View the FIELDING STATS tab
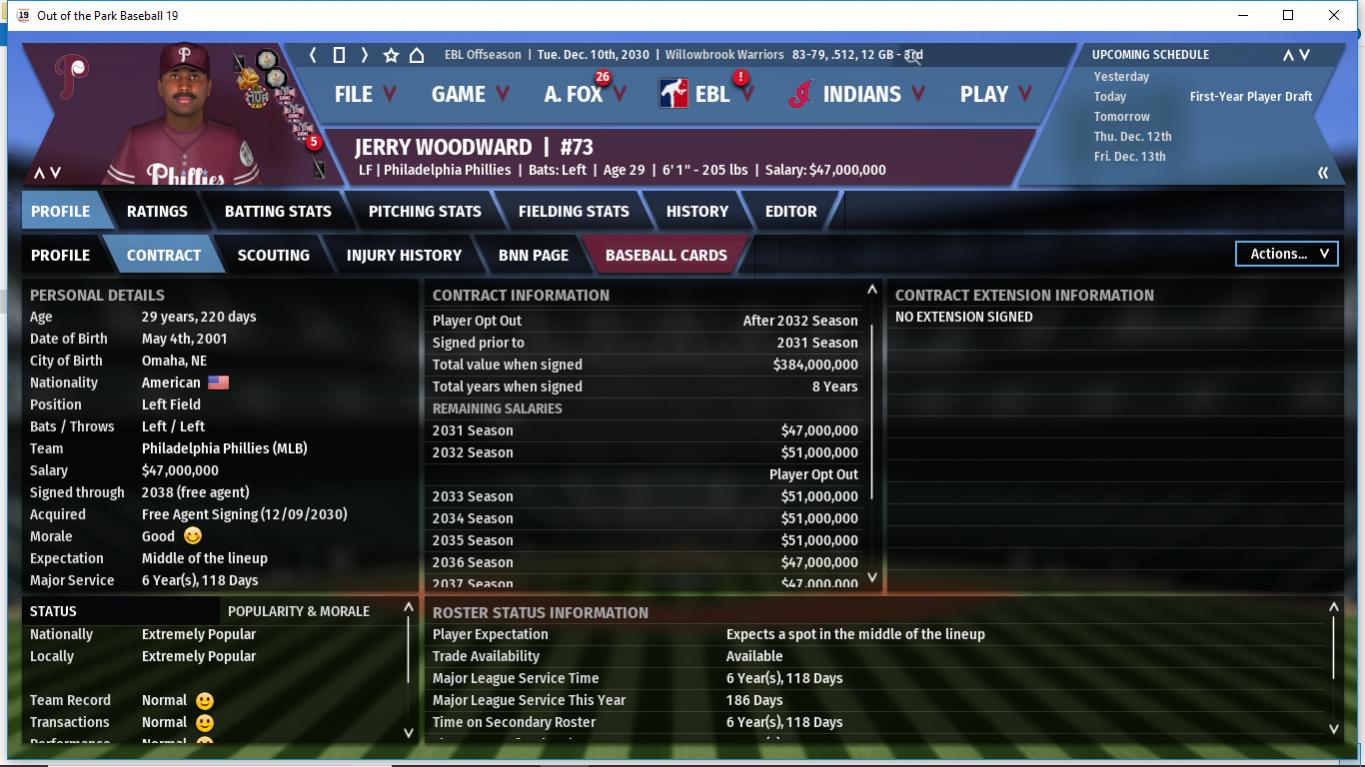Viewport: 1365px width, 767px height. 574,211
